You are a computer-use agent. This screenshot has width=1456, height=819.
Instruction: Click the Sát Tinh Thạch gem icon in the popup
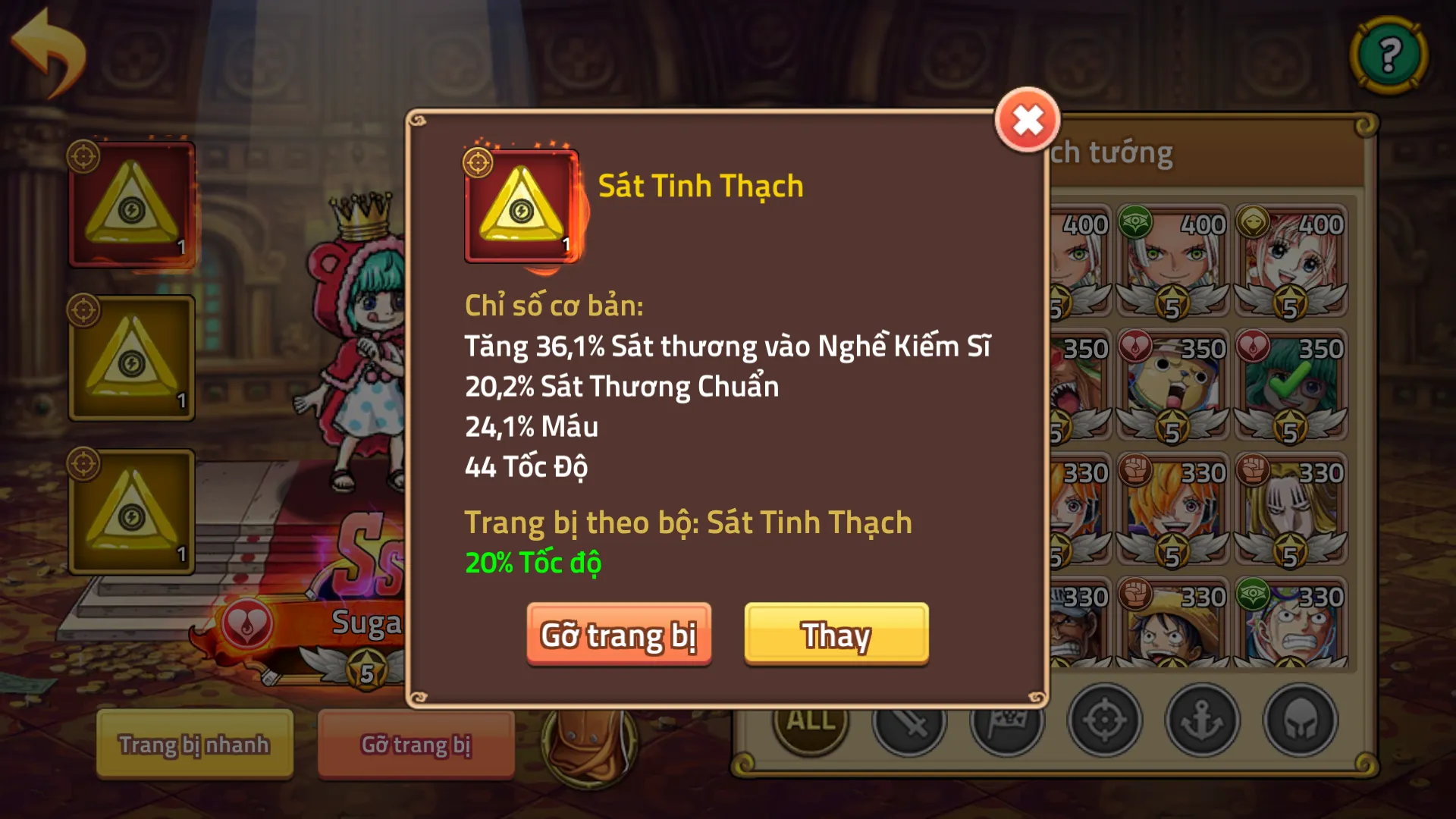coord(522,207)
